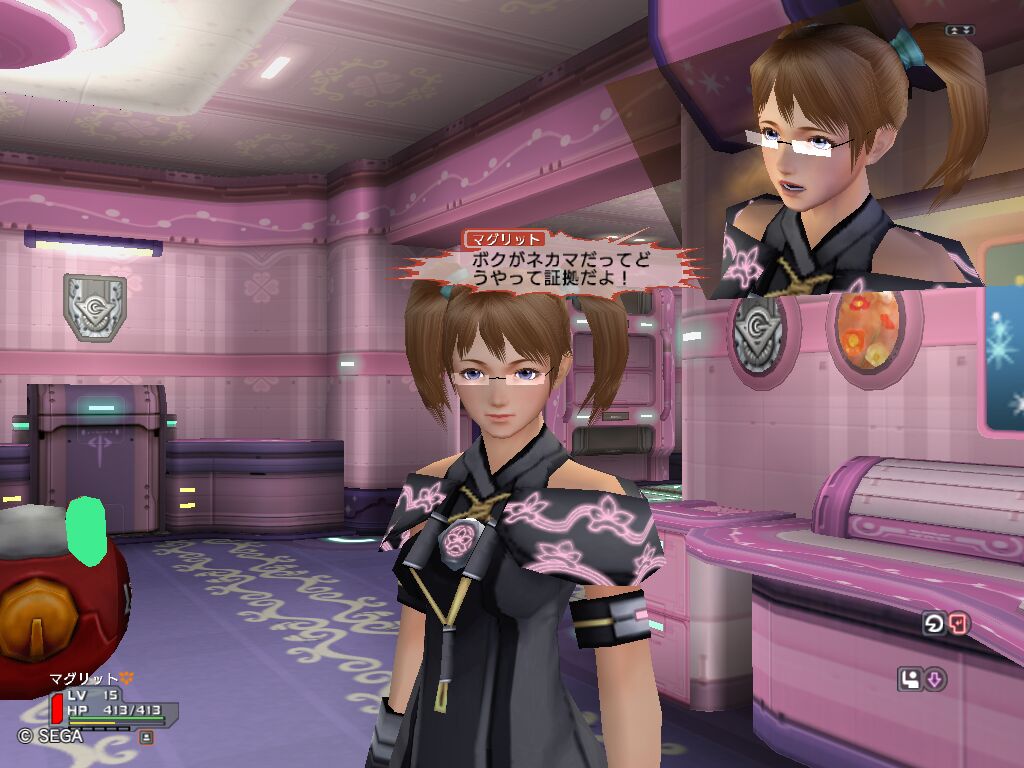Select the seated person icon
This screenshot has height=768, width=1024.
click(x=910, y=680)
